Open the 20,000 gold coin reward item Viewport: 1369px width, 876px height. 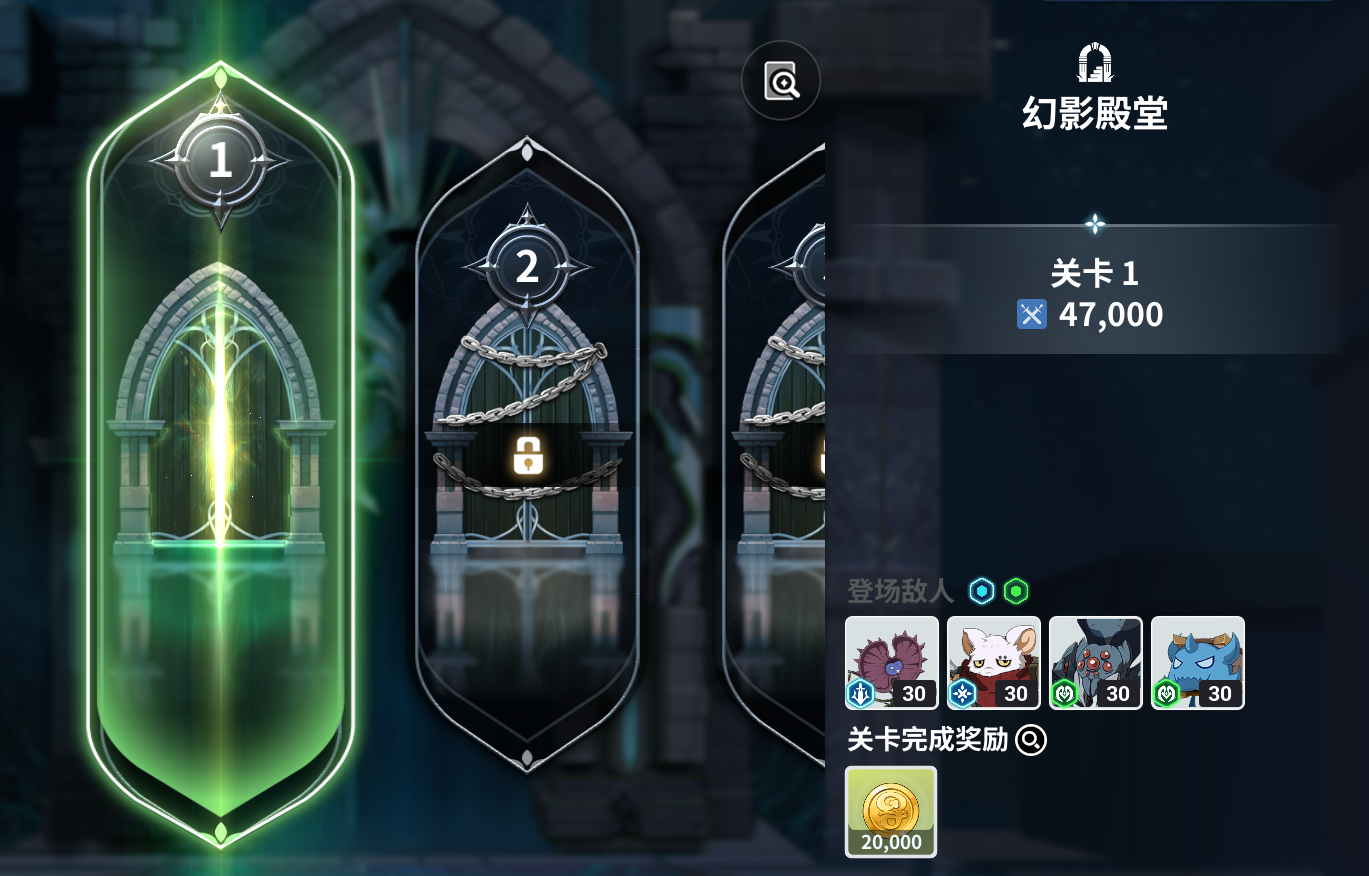coord(891,811)
